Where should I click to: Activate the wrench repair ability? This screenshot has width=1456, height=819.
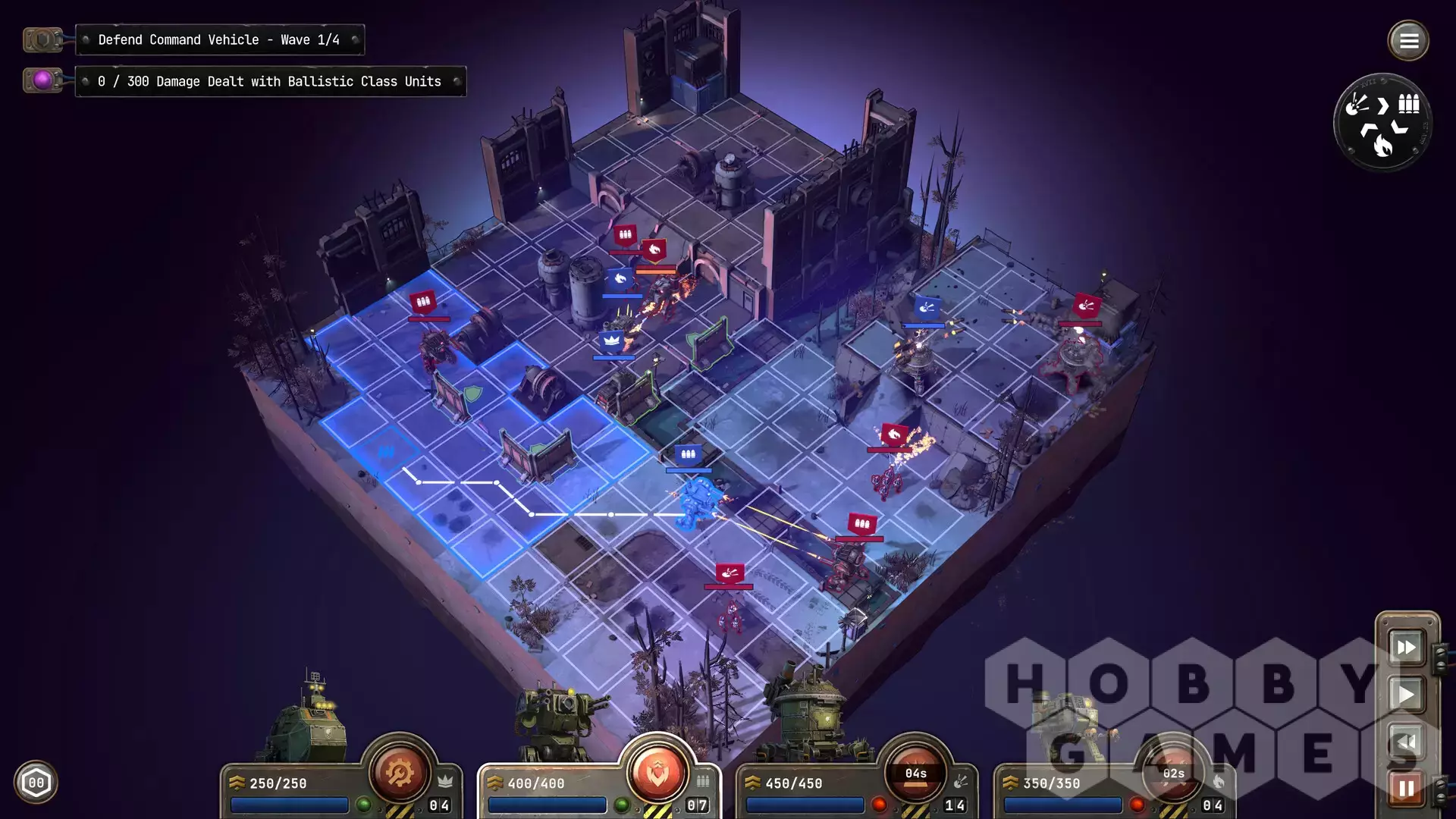coord(400,773)
